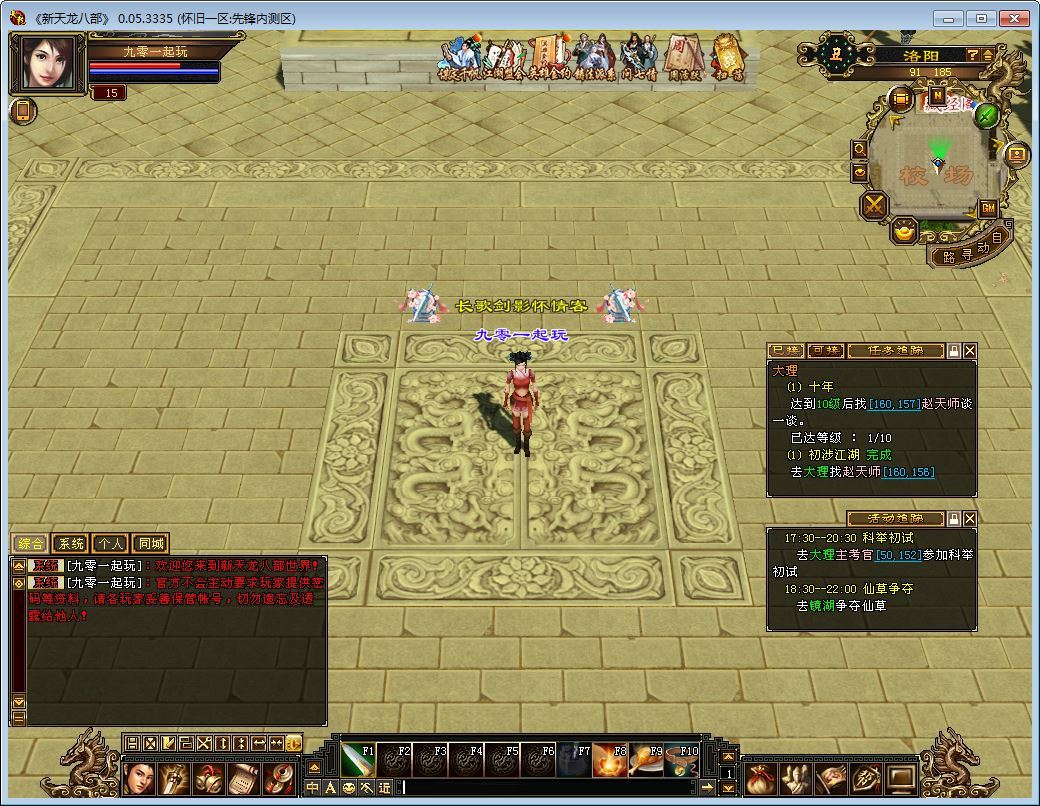Open the bag from the pouch icon
Viewport: 1040px width, 806px height.
(761, 776)
